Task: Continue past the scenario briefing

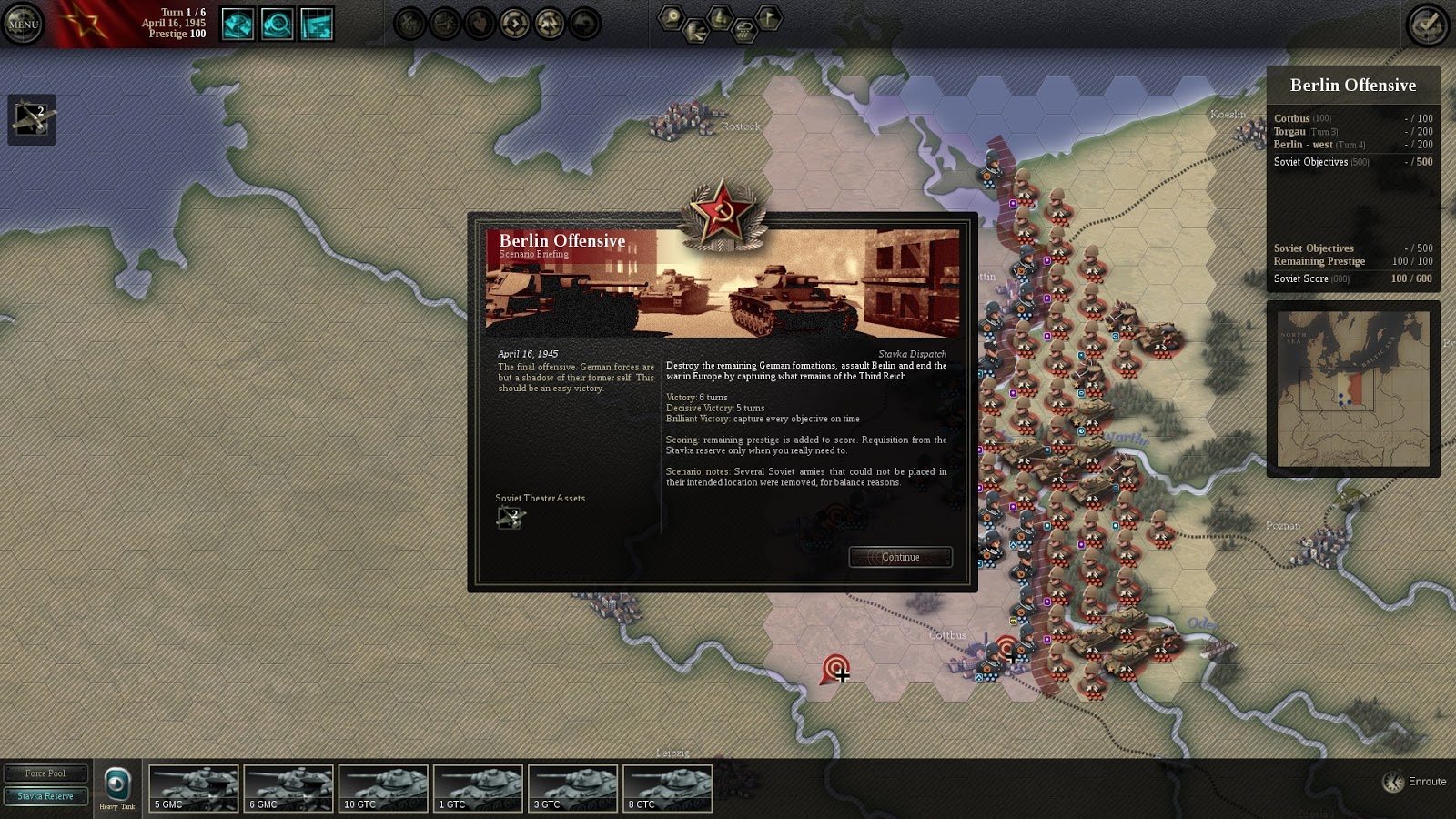Action: tap(900, 557)
